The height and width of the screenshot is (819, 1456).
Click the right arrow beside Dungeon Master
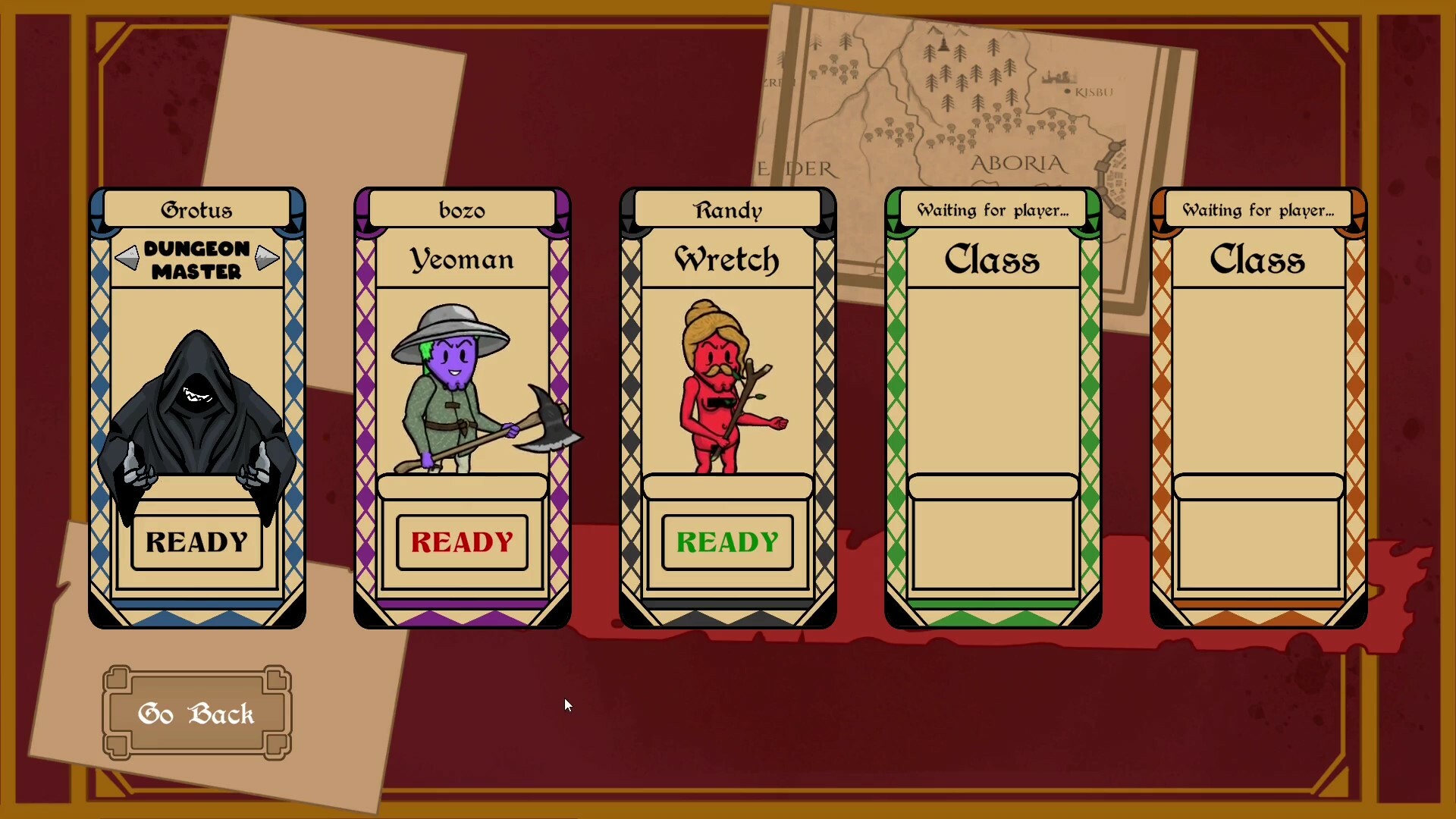[x=265, y=259]
